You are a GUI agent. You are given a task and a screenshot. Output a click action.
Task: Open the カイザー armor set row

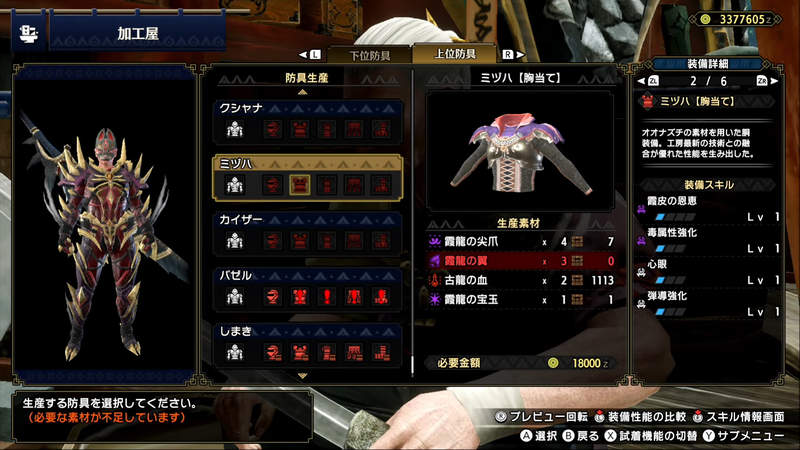pyautogui.click(x=305, y=232)
